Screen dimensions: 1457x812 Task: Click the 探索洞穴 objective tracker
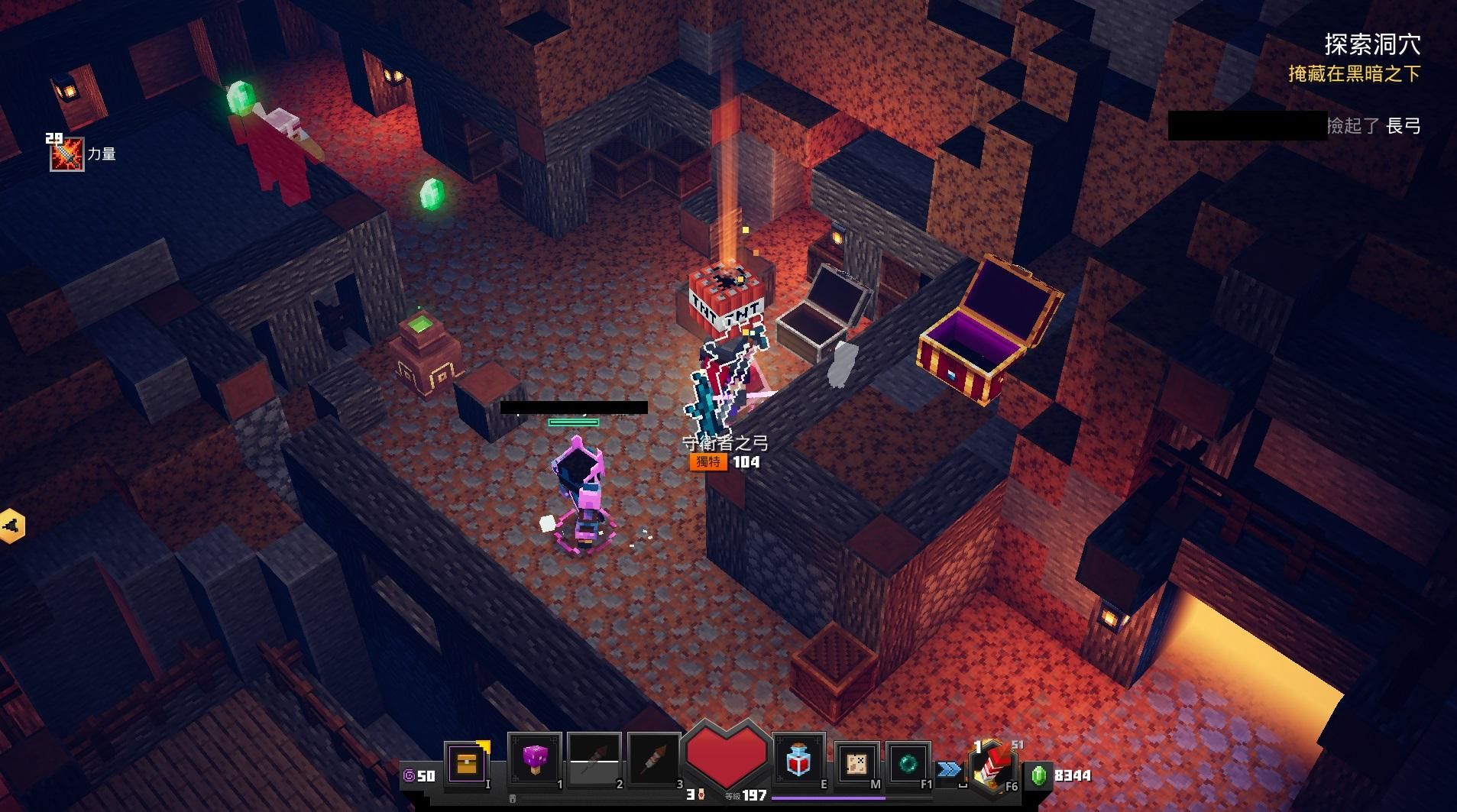(x=1372, y=44)
